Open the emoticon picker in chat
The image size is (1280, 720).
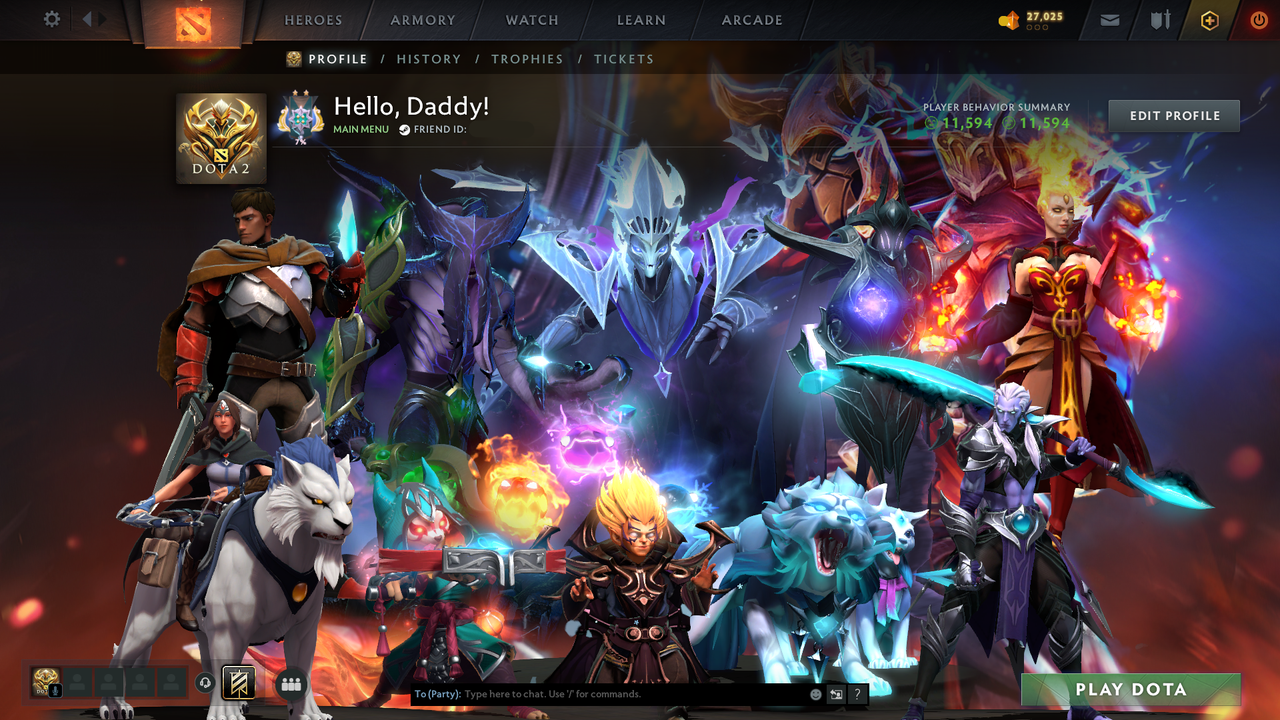(x=816, y=693)
